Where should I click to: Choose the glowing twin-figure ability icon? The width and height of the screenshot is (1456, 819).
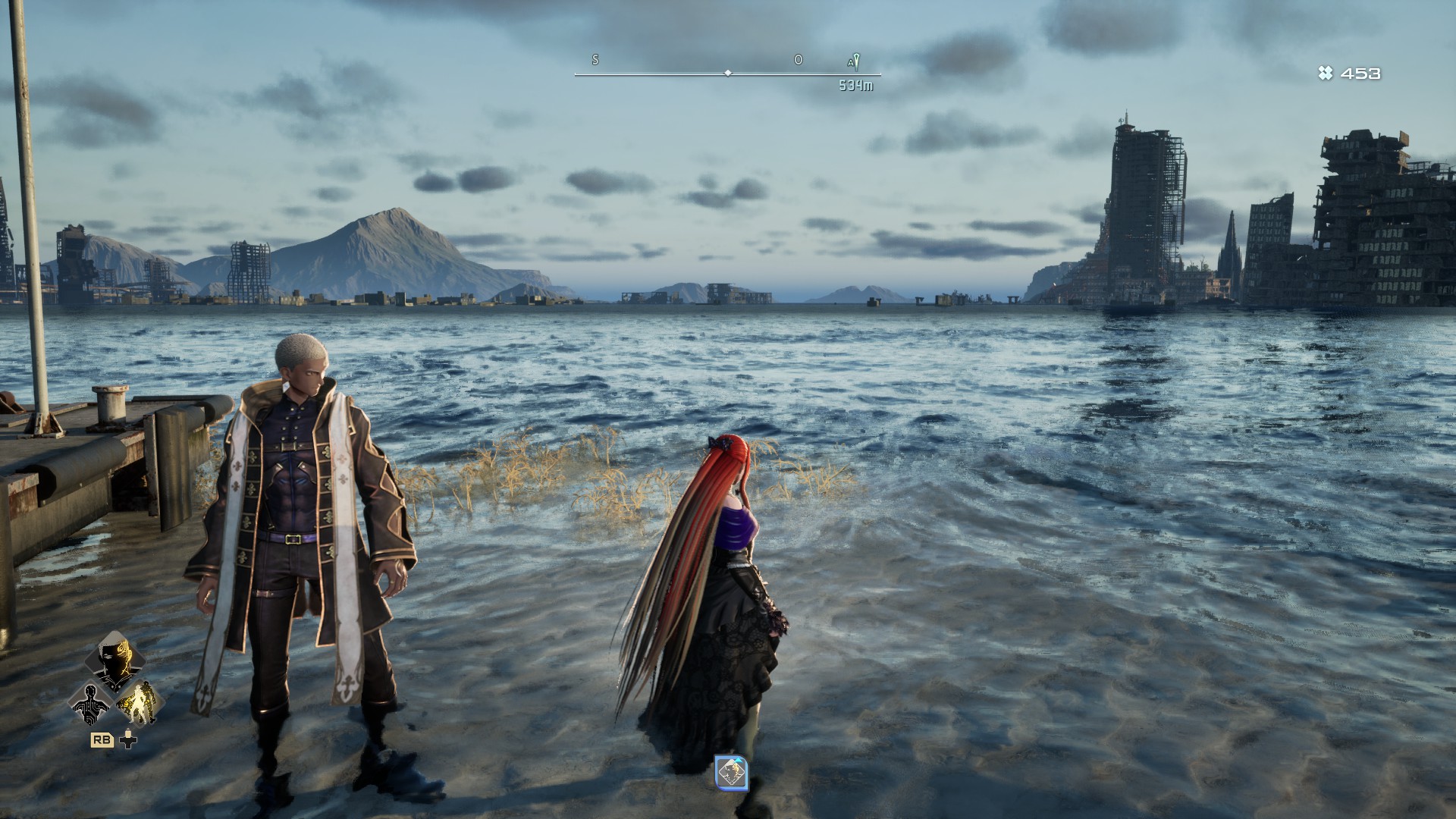(140, 702)
